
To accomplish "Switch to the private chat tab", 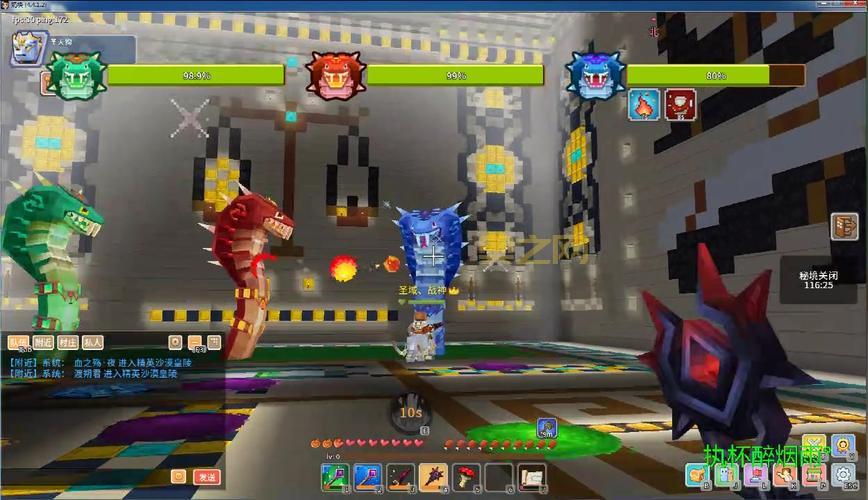I will [x=92, y=341].
